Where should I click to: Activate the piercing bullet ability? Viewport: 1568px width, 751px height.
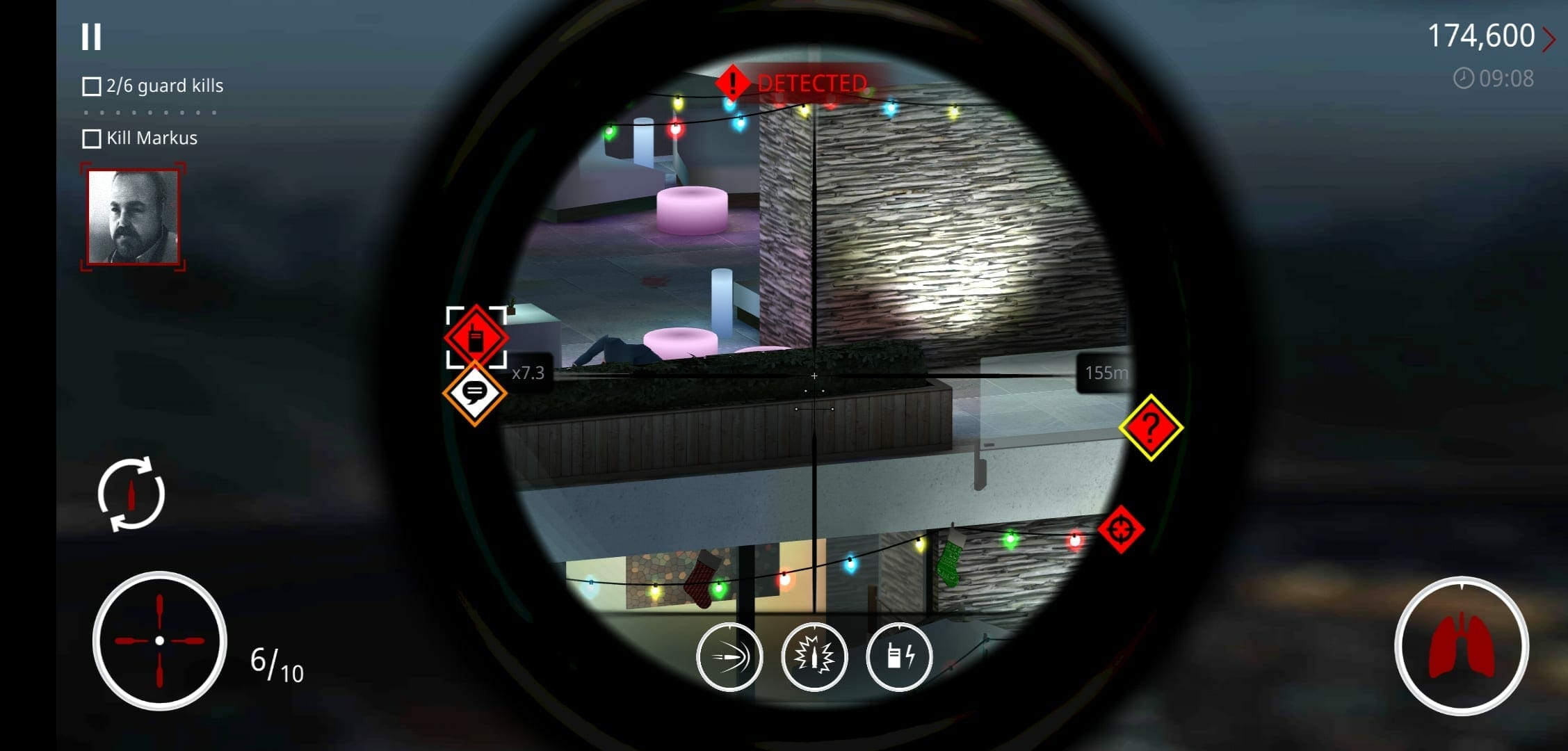tap(729, 657)
